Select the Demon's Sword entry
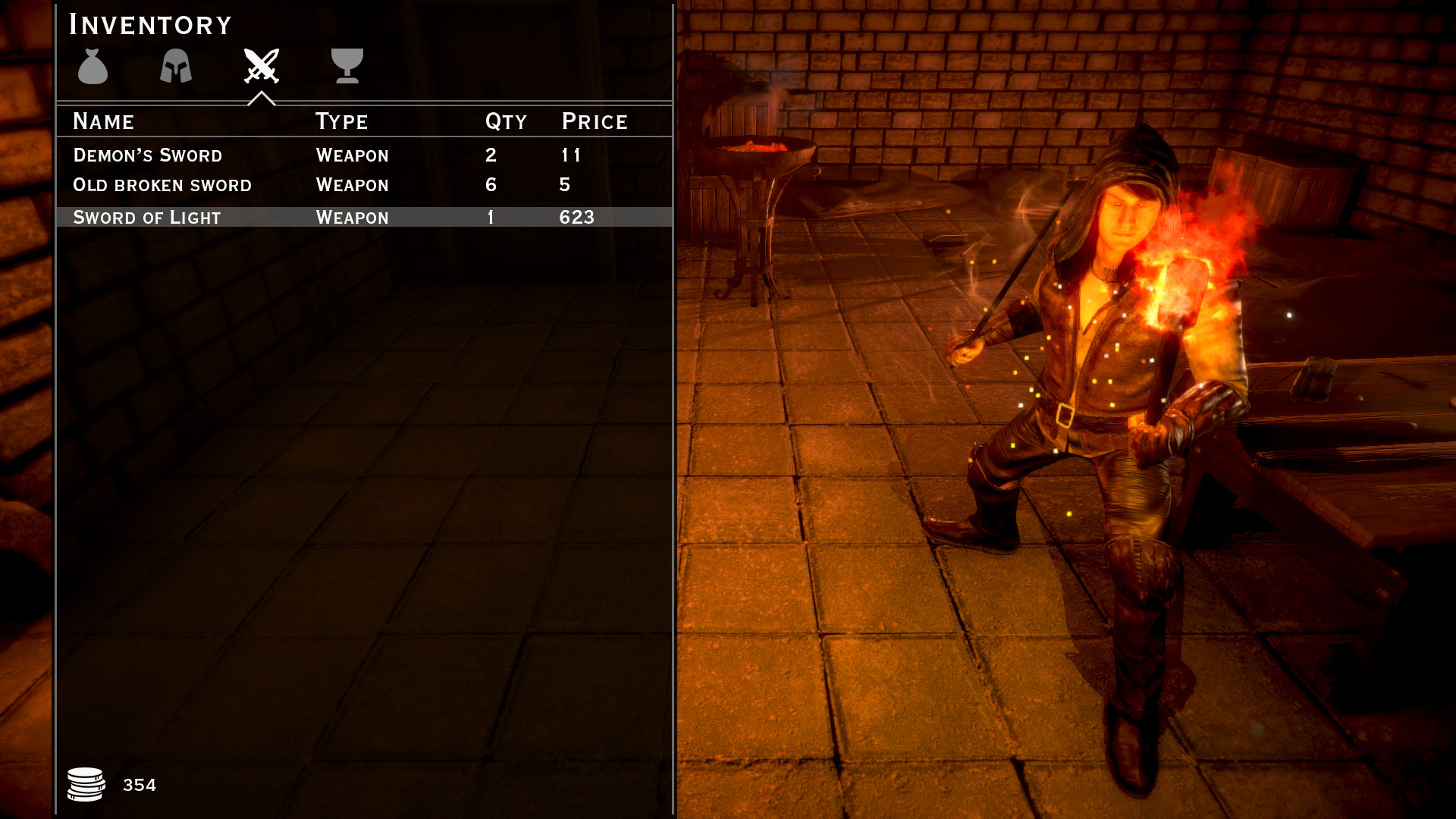Screen dimensions: 1456x819 227,155
